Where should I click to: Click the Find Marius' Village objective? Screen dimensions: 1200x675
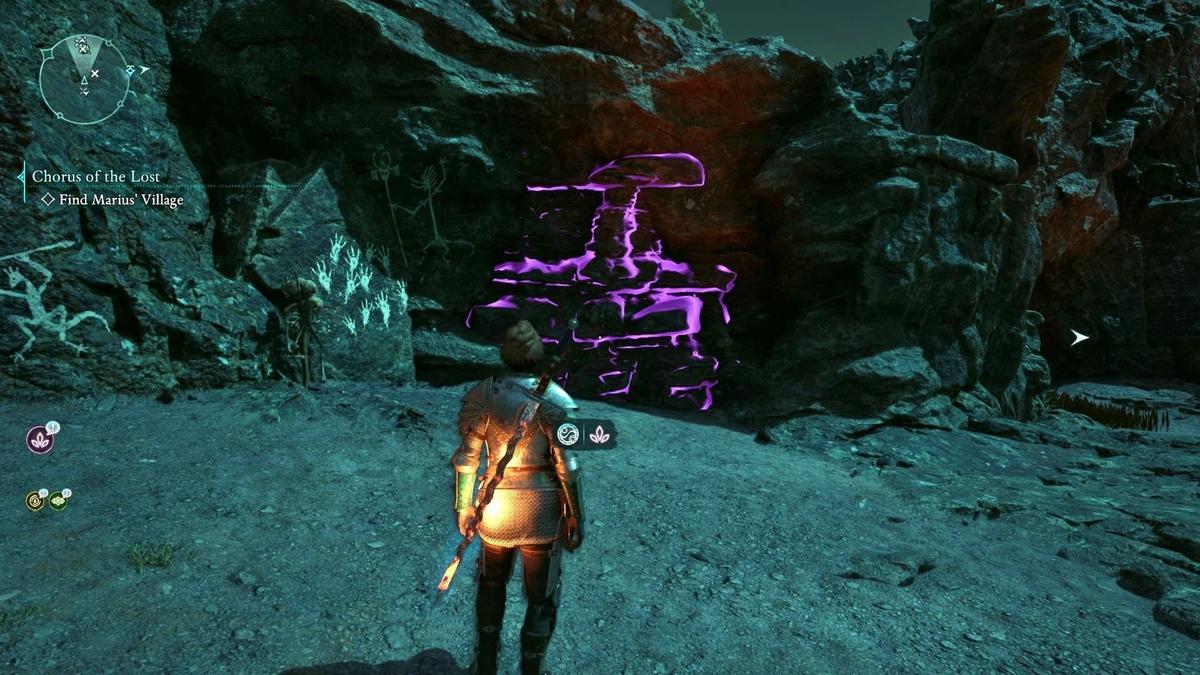(112, 200)
